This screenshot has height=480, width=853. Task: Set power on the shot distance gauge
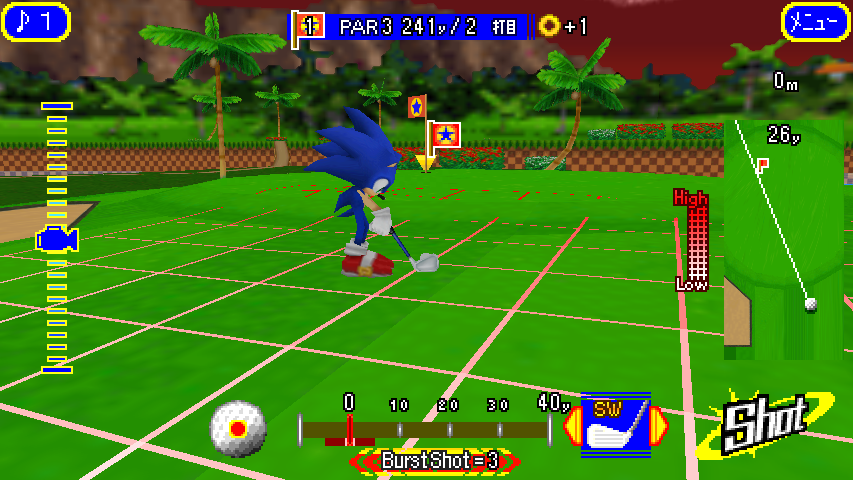[425, 429]
